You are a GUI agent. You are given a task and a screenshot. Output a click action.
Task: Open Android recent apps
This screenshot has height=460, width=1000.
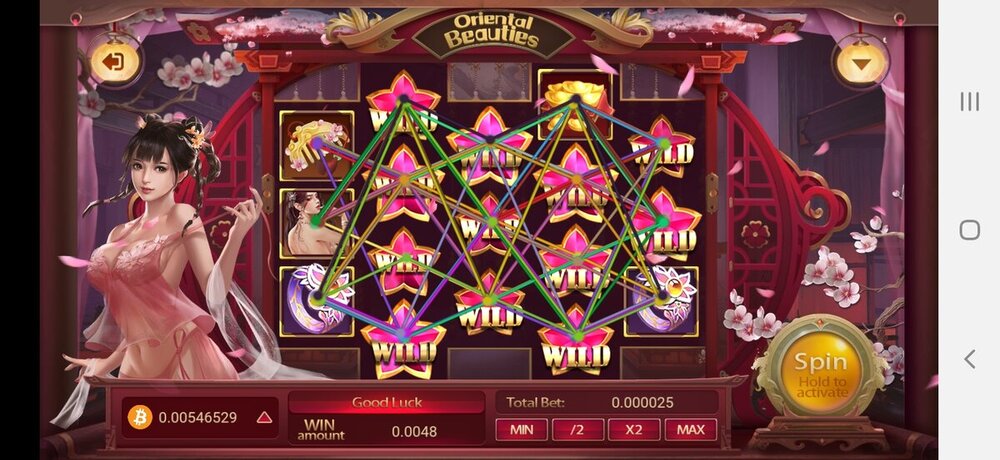pos(969,101)
